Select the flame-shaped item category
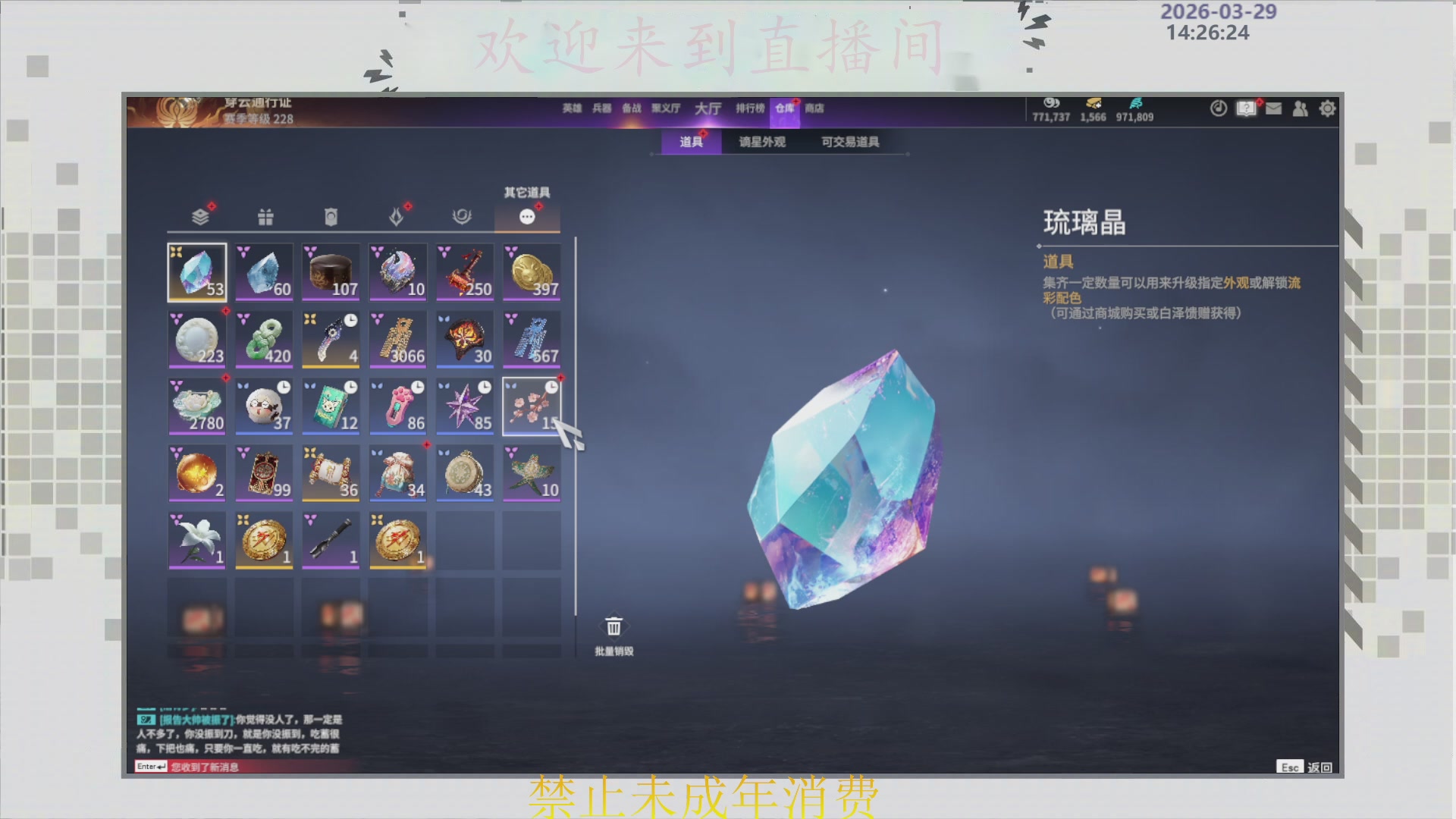The width and height of the screenshot is (1456, 819). click(397, 216)
